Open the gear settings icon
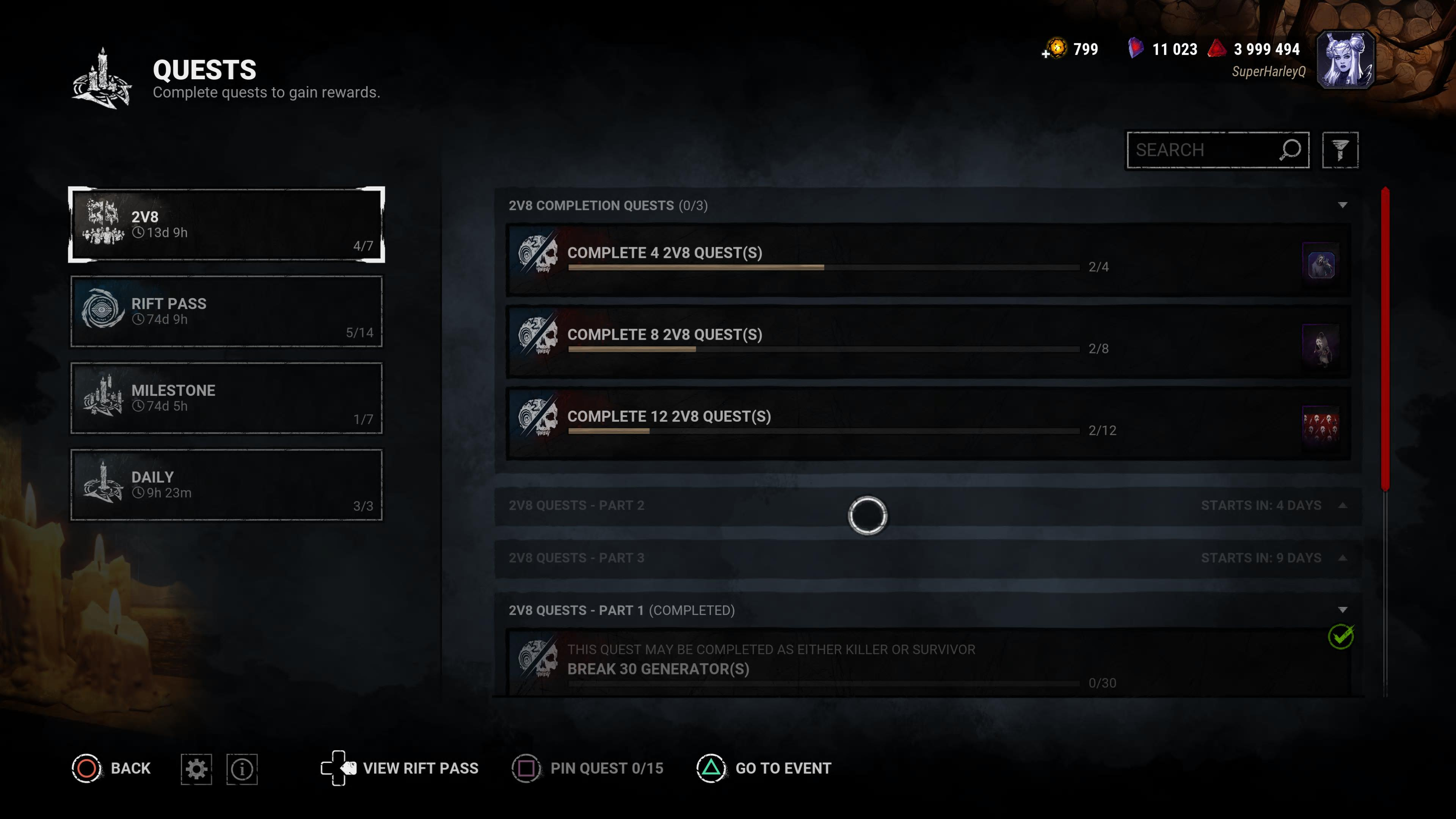This screenshot has height=819, width=1456. coord(196,769)
